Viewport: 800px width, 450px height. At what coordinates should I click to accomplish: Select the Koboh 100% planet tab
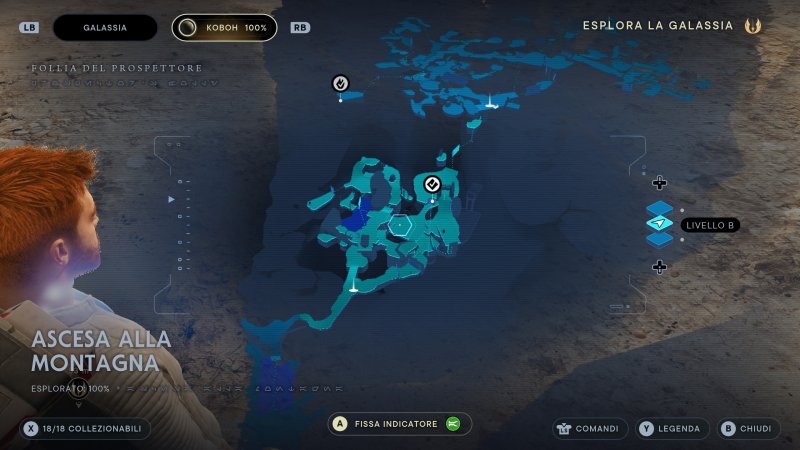pyautogui.click(x=224, y=28)
